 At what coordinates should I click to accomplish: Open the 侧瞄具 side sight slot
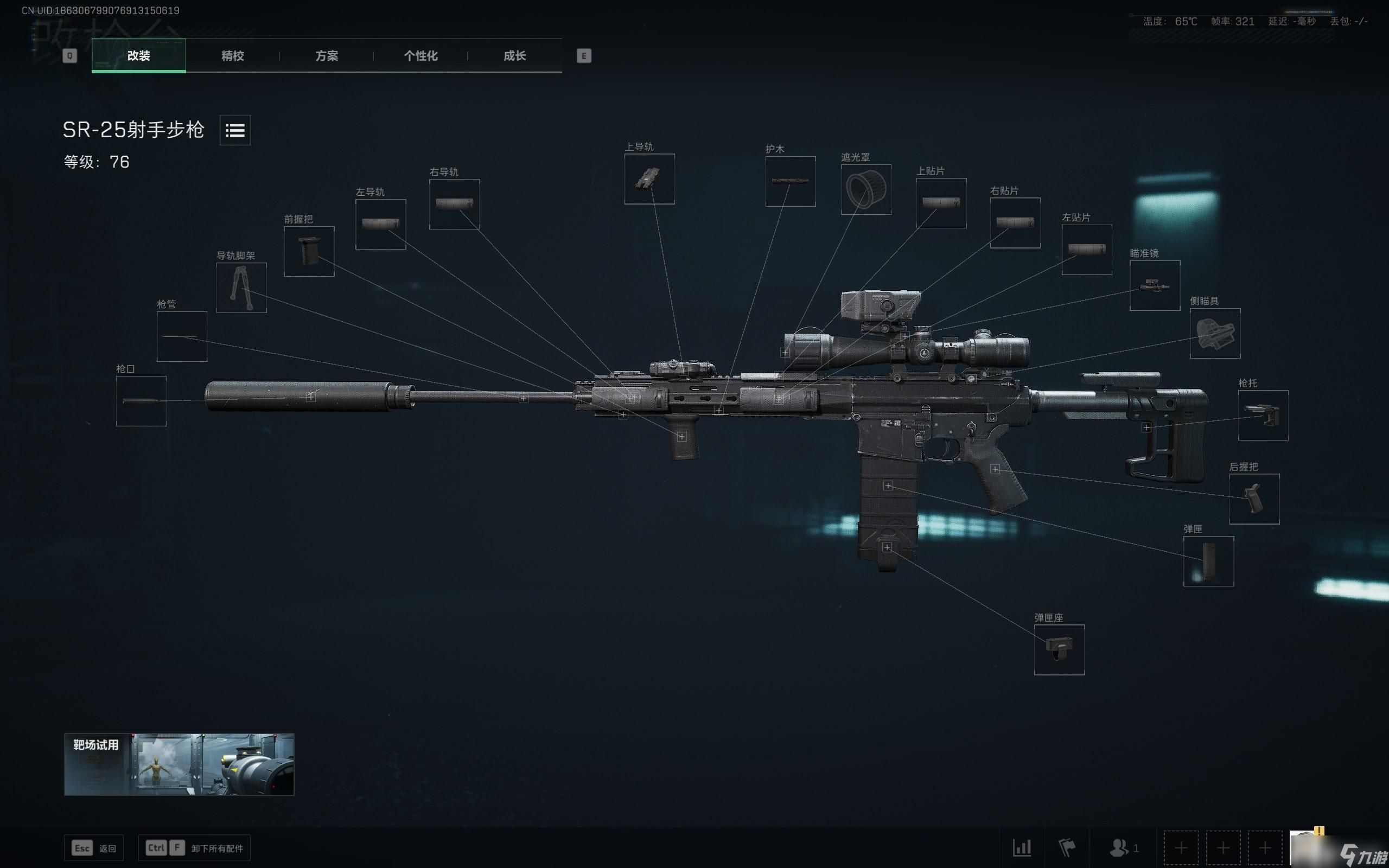(x=1214, y=333)
